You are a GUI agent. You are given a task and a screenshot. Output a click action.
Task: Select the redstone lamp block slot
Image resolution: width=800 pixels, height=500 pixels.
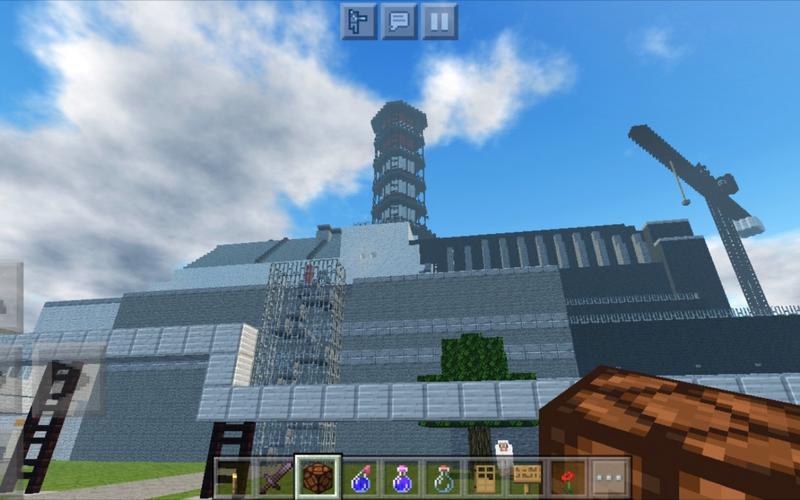[x=320, y=477]
